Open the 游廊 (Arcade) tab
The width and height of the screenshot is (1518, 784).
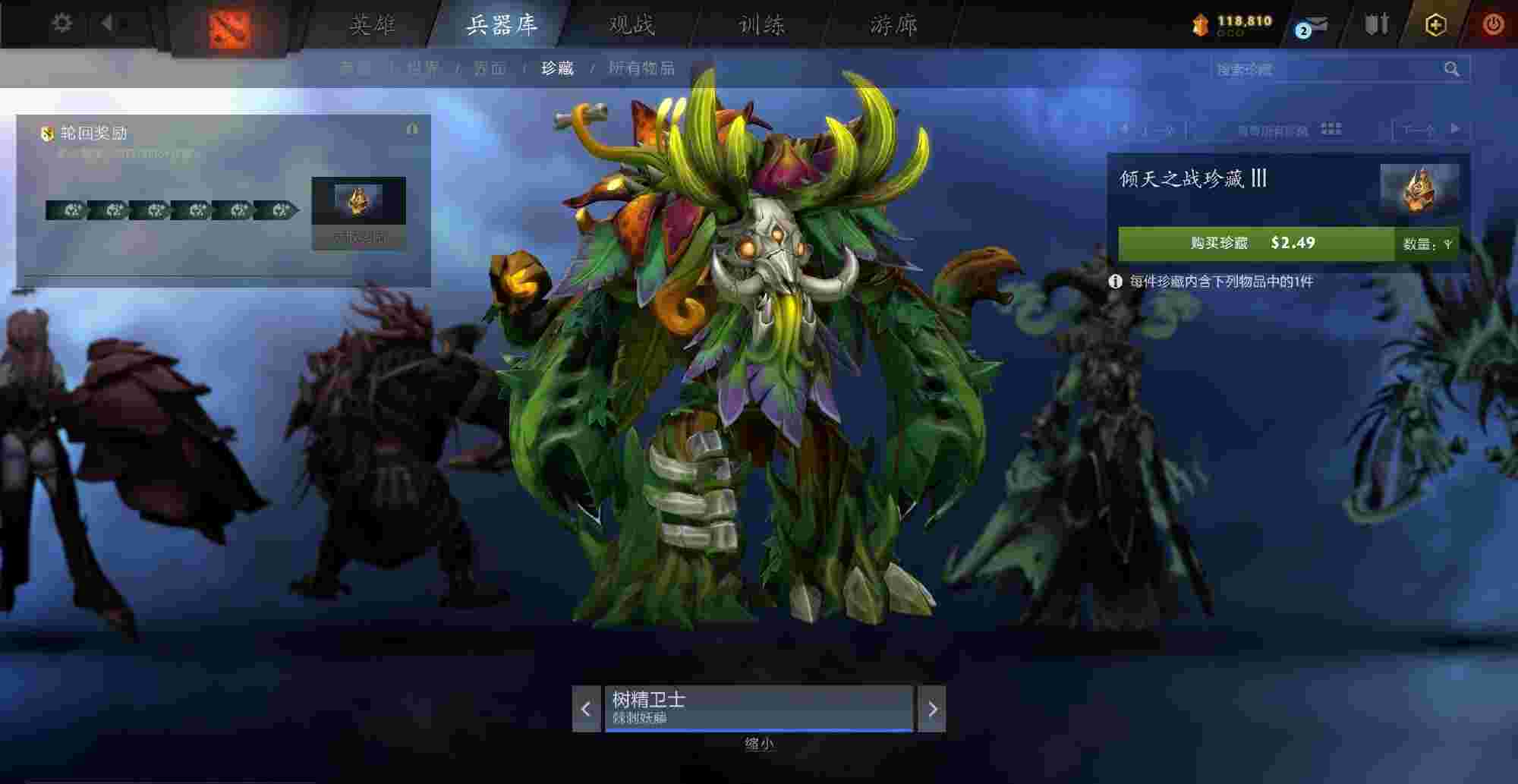(x=893, y=25)
